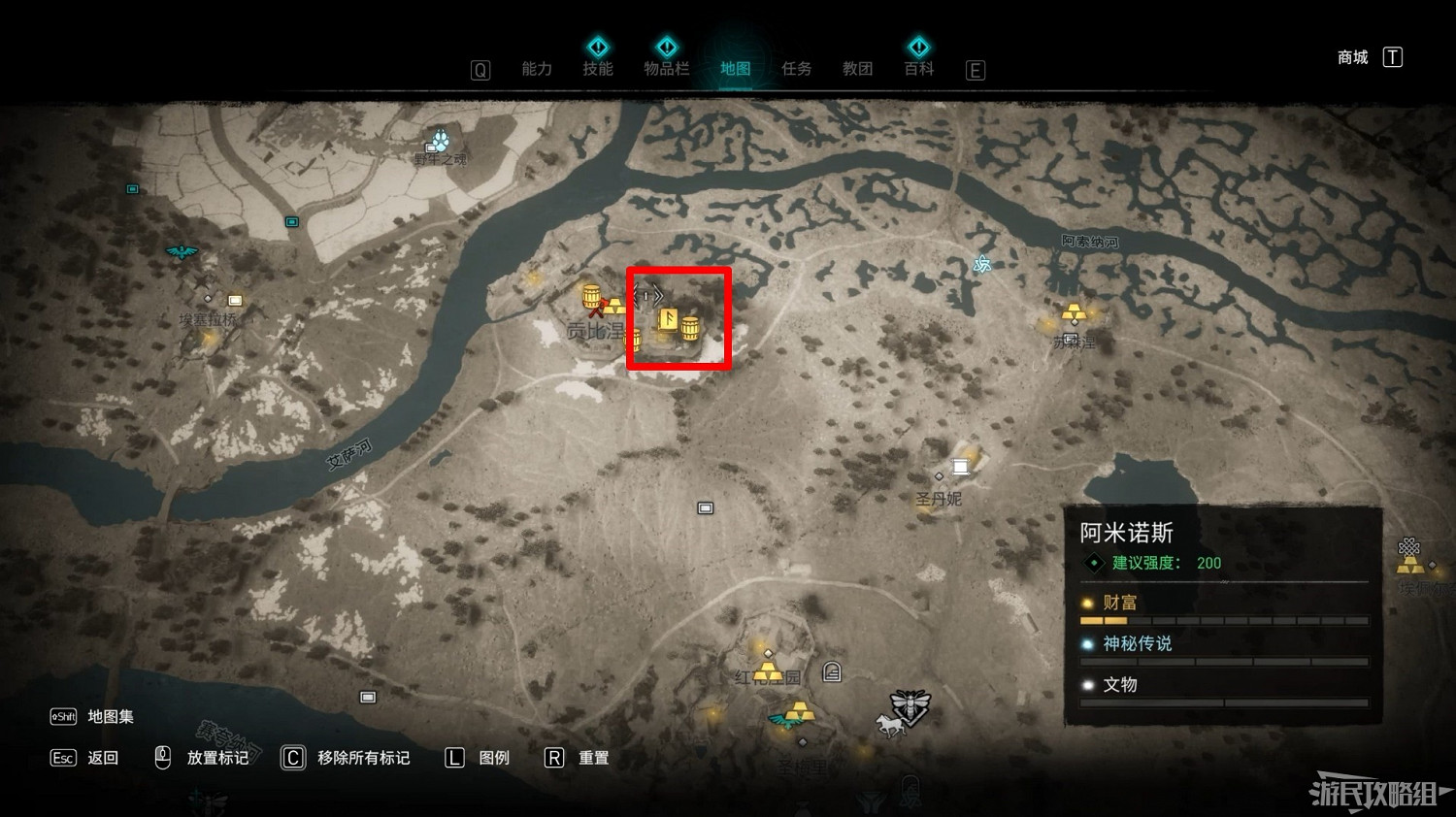Click the barrel wealth icon inside the red rectangle

(x=691, y=329)
